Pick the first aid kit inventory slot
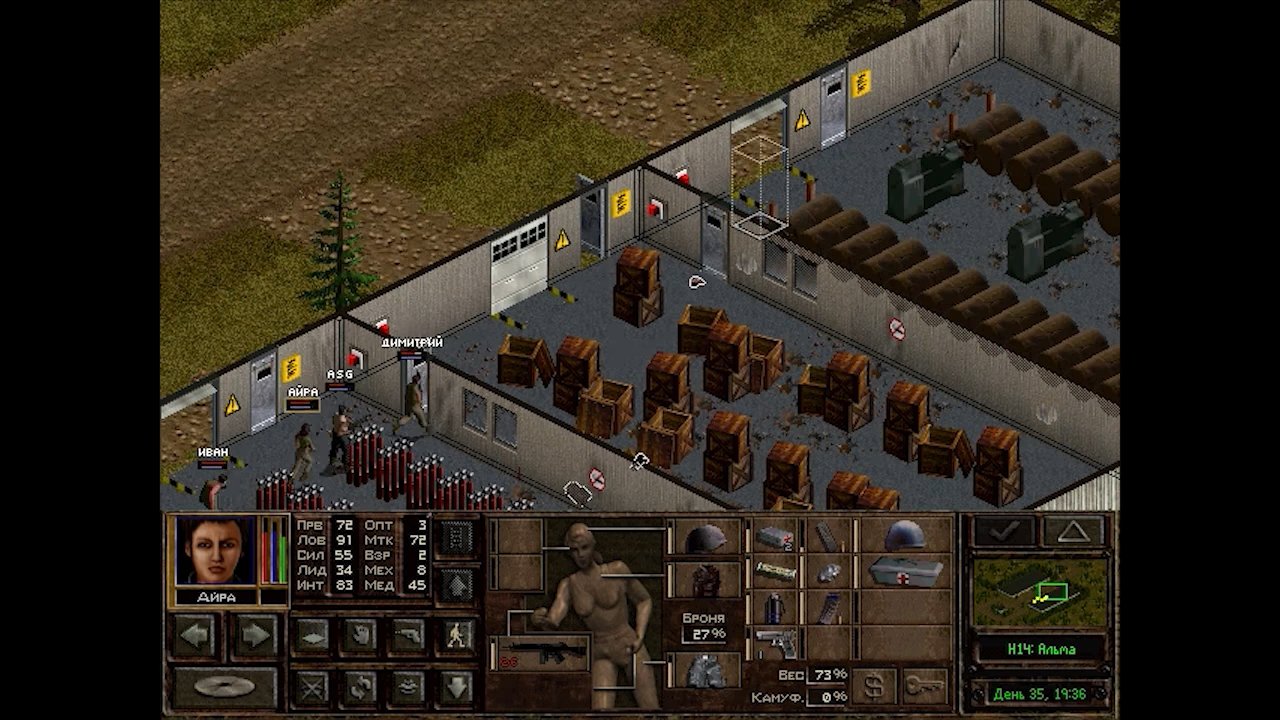The height and width of the screenshot is (720, 1280). click(904, 572)
